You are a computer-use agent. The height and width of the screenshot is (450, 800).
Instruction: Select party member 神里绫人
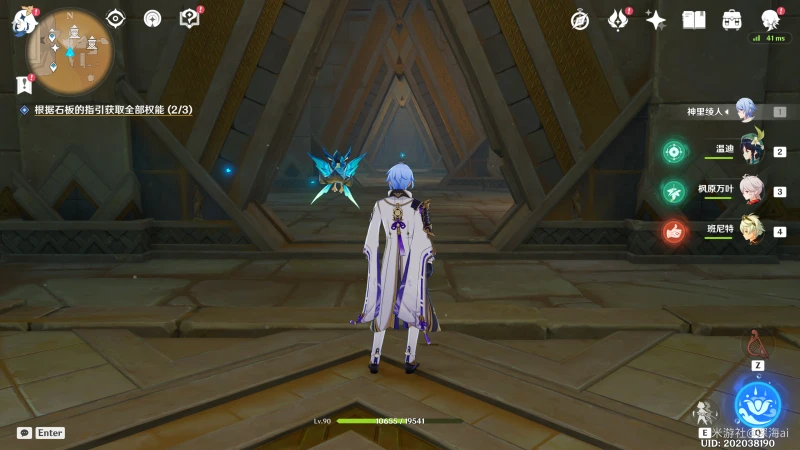coord(744,109)
